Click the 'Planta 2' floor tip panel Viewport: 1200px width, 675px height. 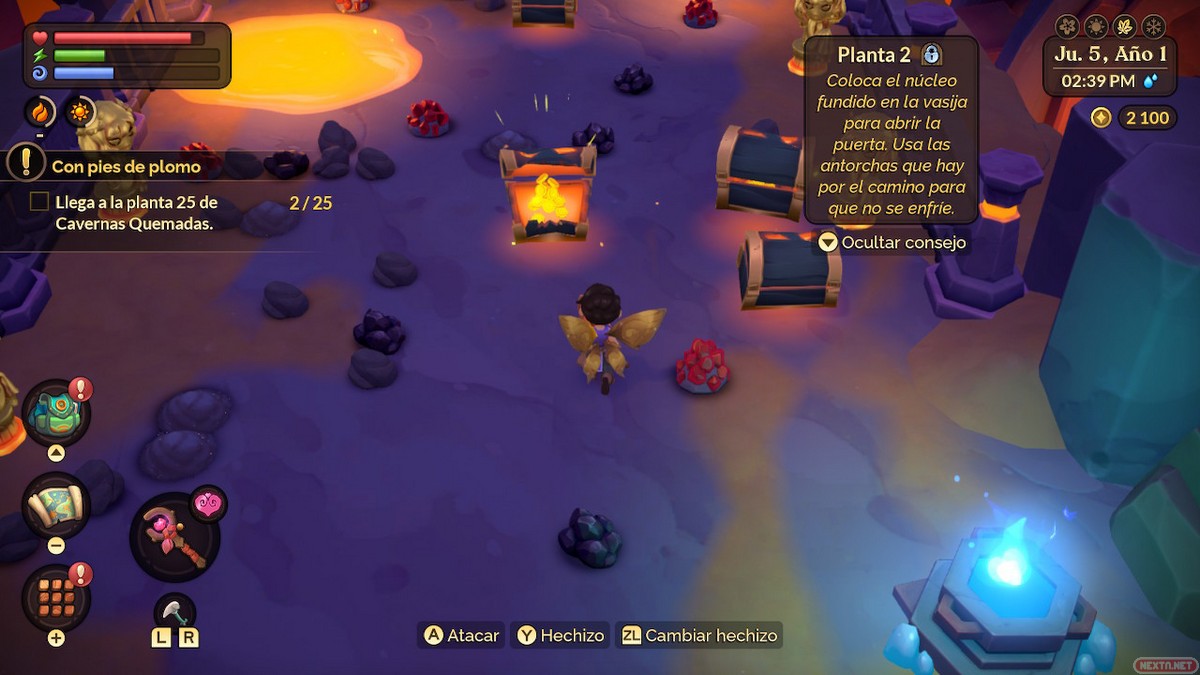click(891, 130)
